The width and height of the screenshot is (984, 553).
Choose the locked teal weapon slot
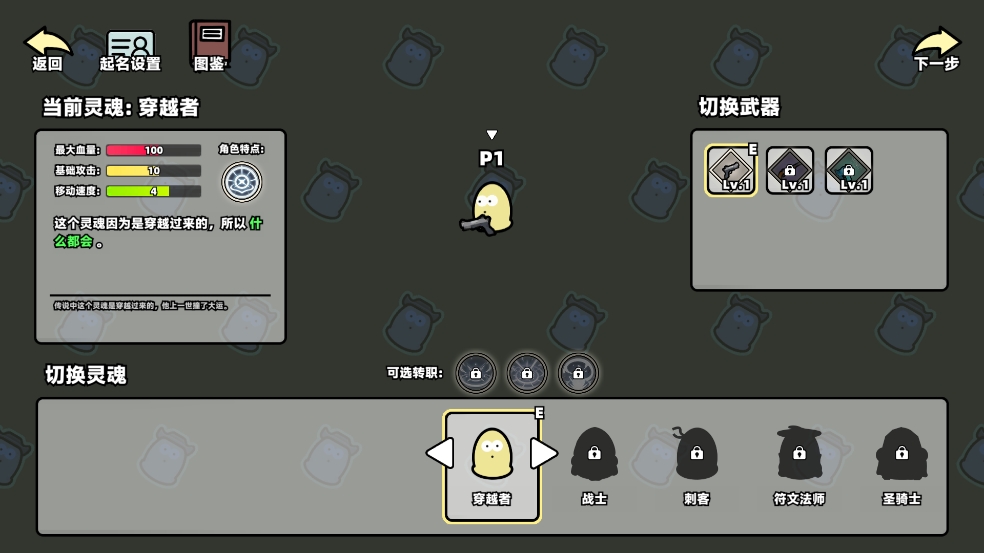849,170
